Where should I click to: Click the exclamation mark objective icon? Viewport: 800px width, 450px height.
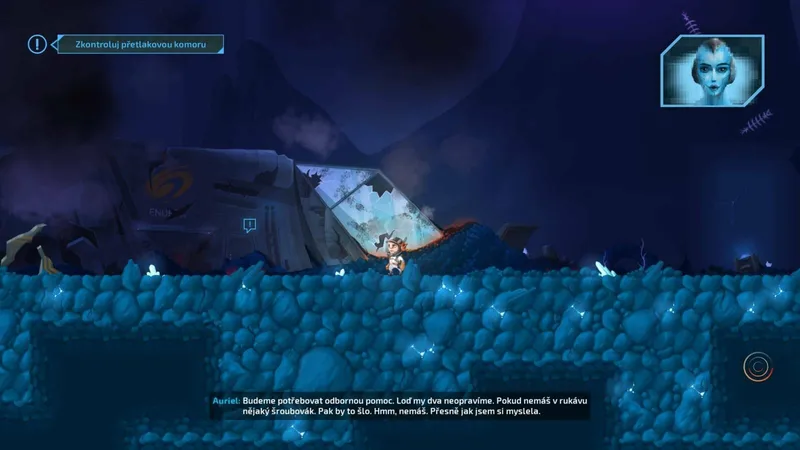(38, 44)
